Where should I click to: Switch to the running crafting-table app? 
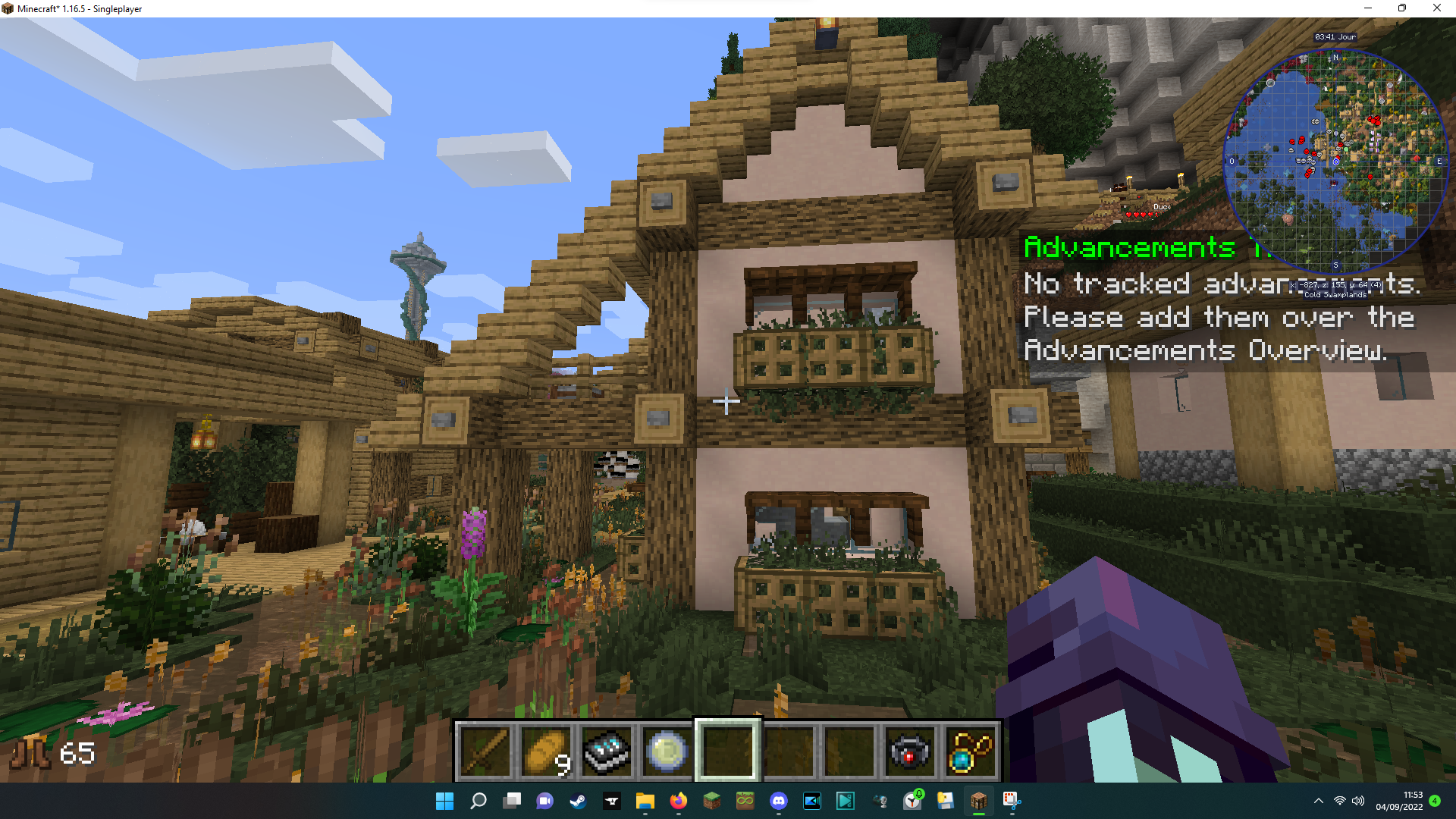pos(978,801)
